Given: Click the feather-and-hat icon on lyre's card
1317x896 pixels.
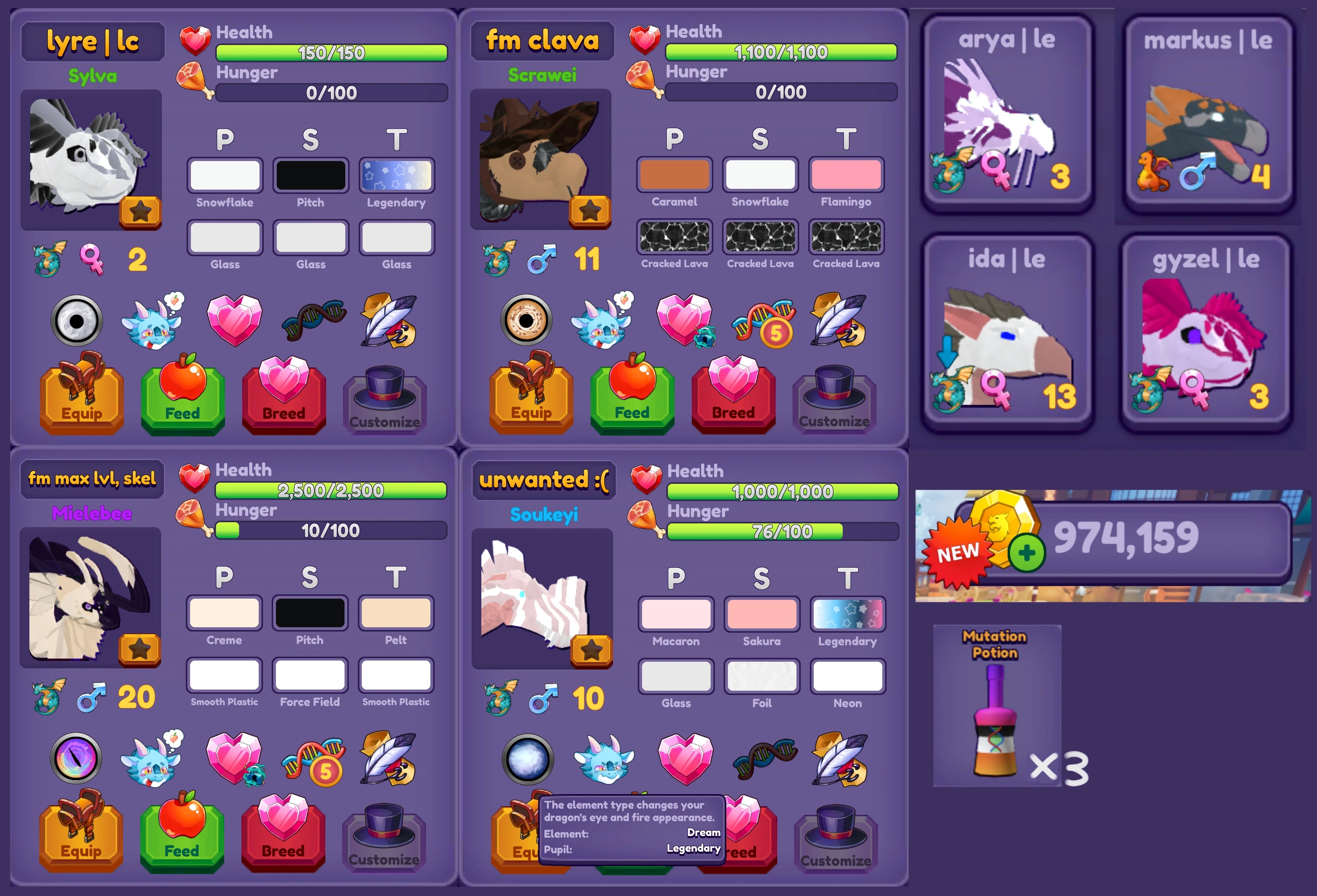Looking at the screenshot, I should [389, 320].
